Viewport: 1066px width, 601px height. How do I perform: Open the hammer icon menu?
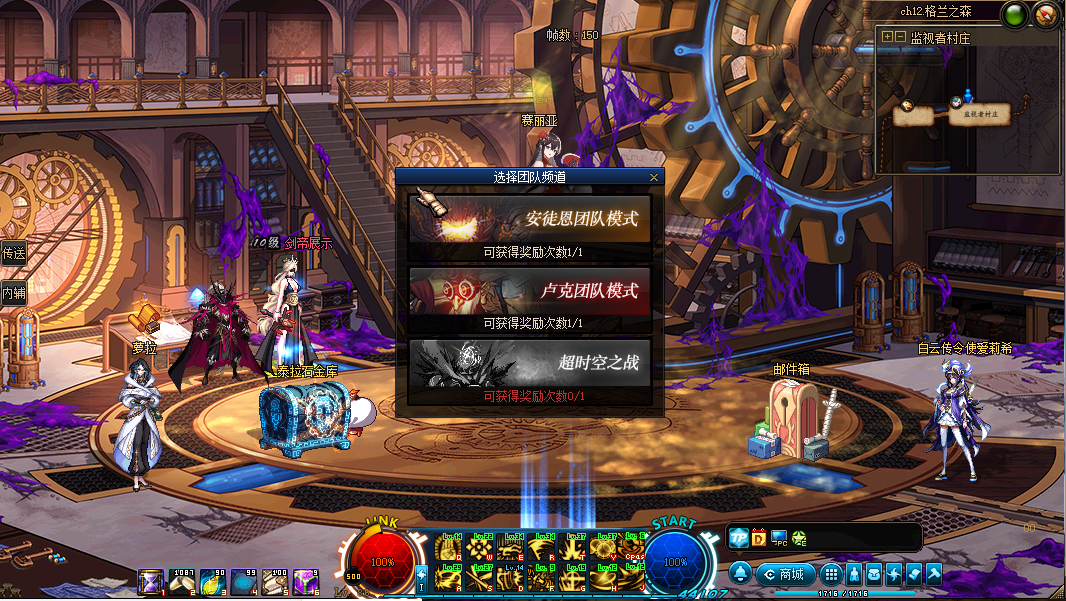pyautogui.click(x=934, y=574)
